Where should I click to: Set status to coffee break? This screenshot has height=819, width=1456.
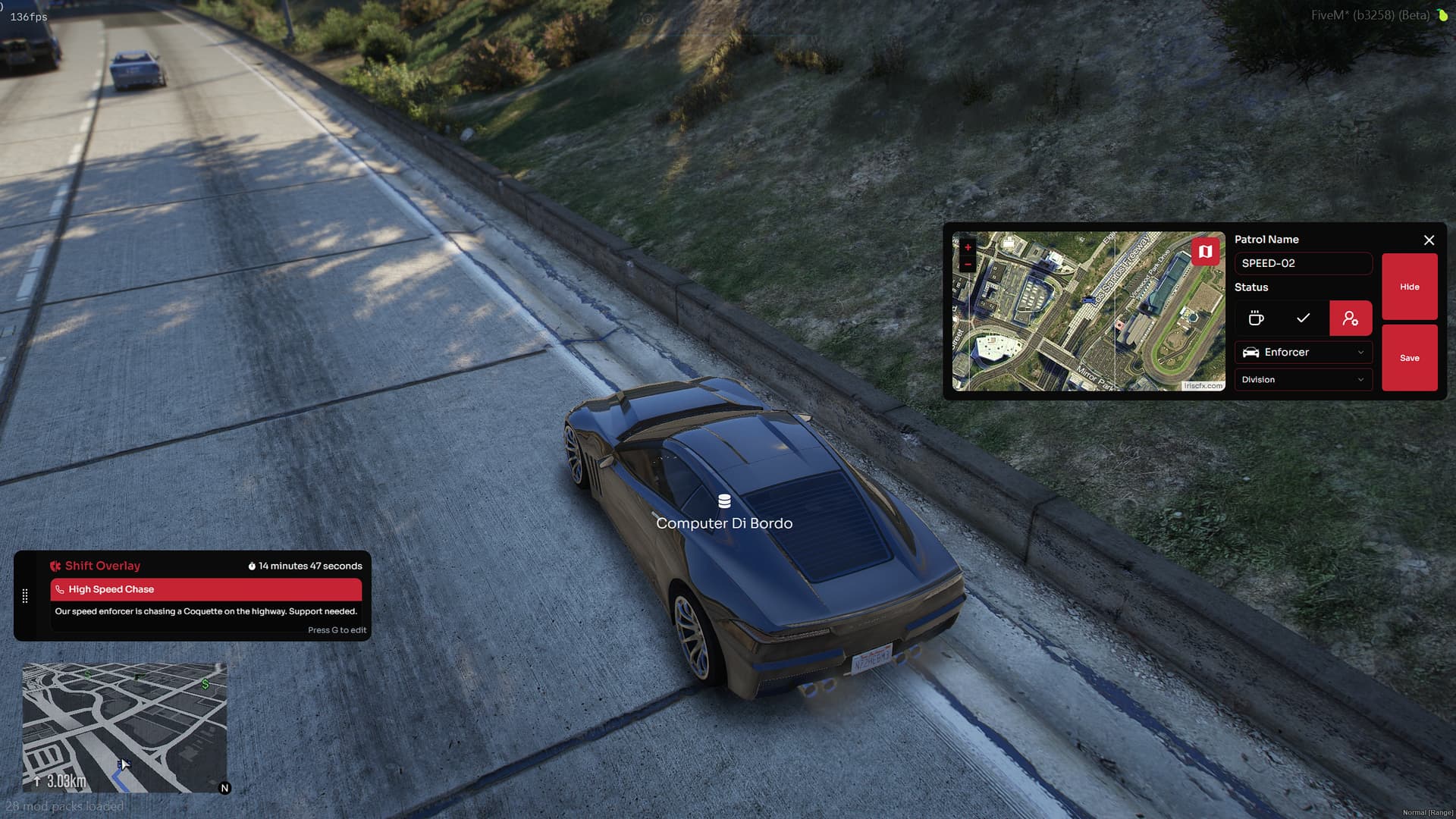click(1256, 318)
